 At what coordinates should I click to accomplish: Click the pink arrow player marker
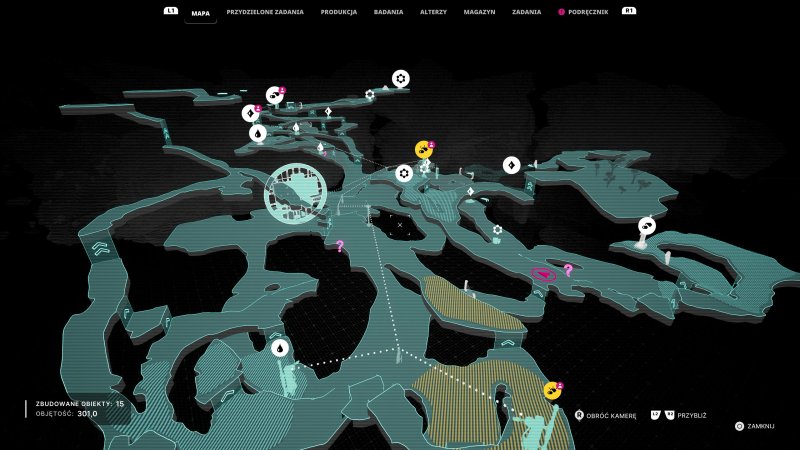pyautogui.click(x=543, y=274)
